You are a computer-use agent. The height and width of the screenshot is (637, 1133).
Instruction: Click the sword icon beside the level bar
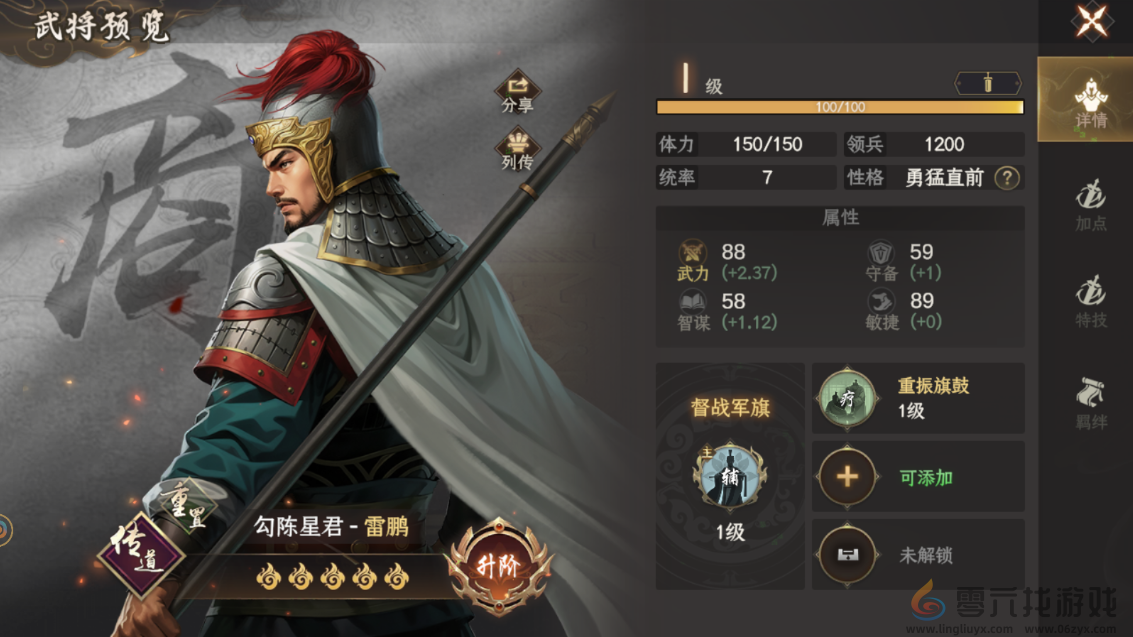click(x=987, y=84)
